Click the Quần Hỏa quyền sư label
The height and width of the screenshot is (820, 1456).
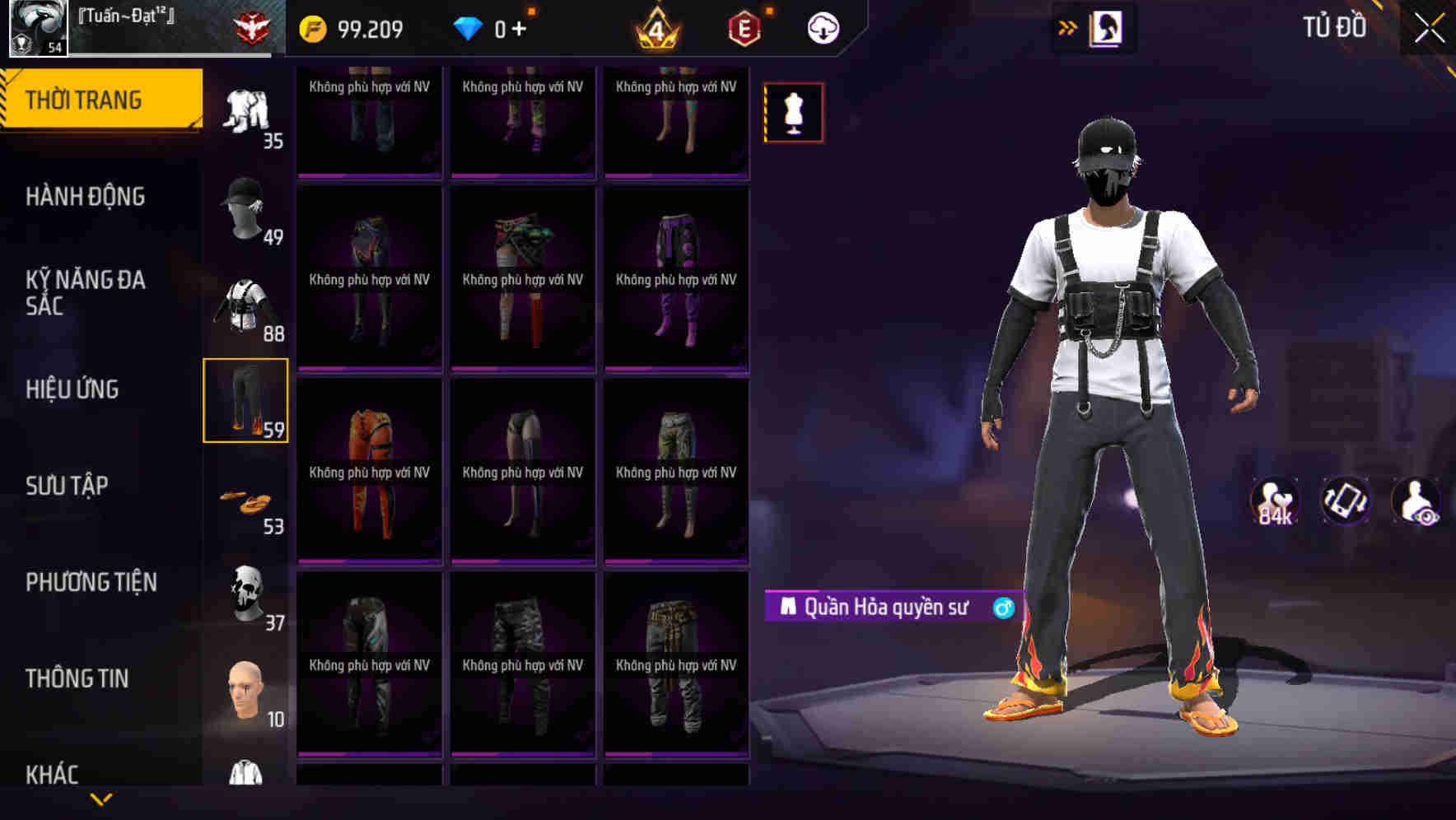pos(889,607)
